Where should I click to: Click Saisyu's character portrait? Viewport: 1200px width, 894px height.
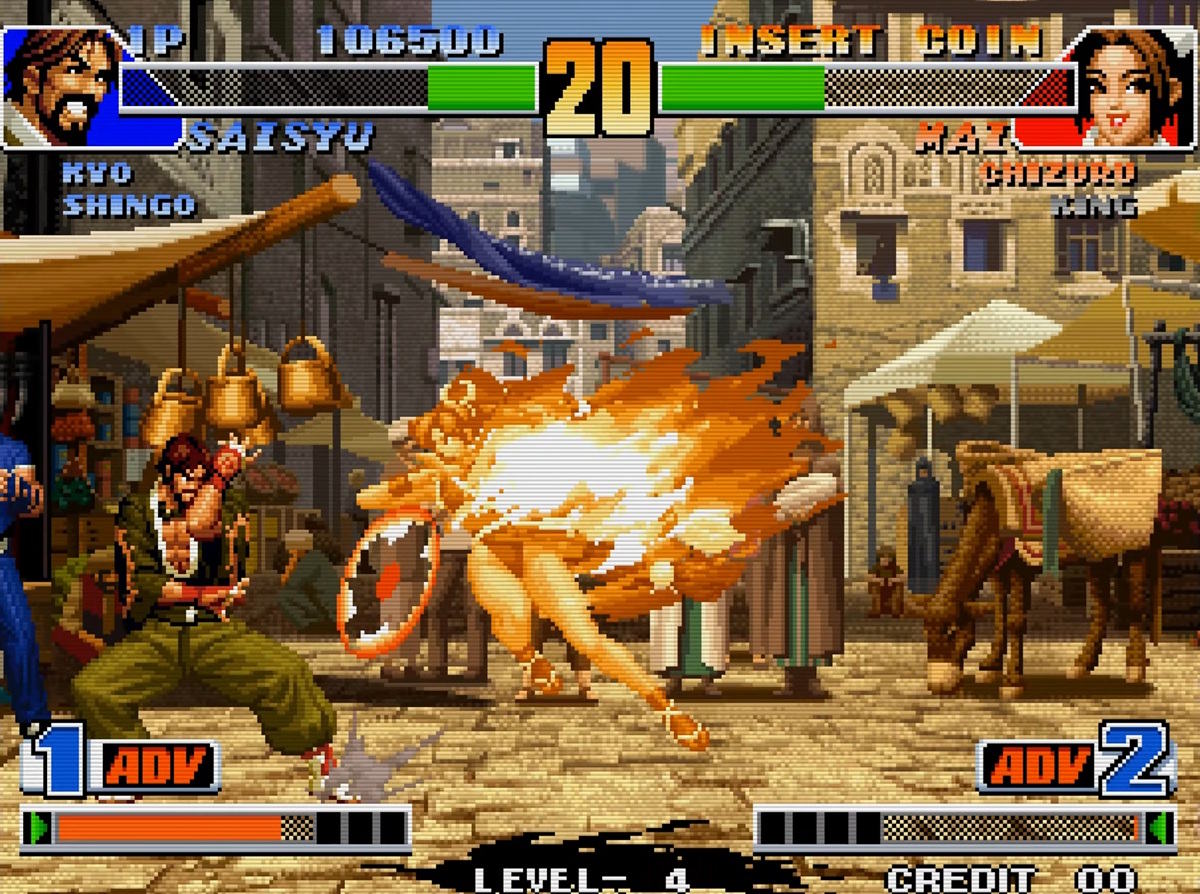(60, 85)
